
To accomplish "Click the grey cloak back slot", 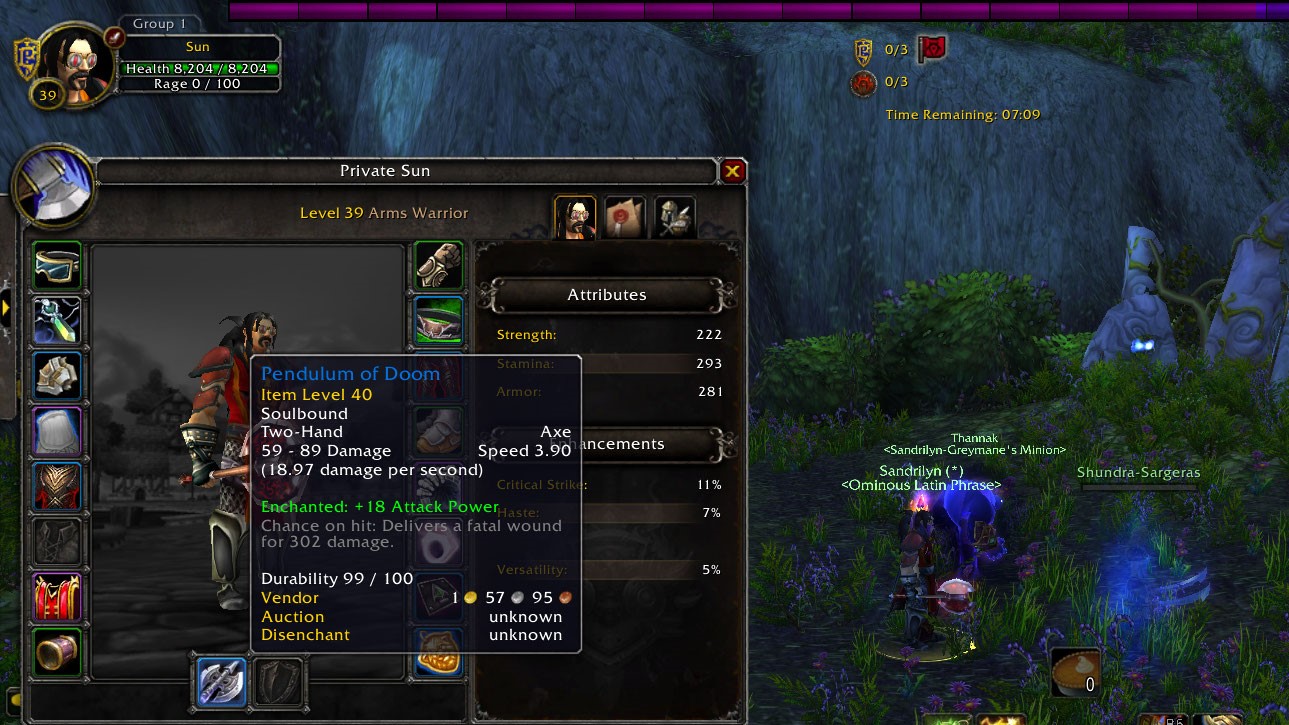I will [x=57, y=431].
